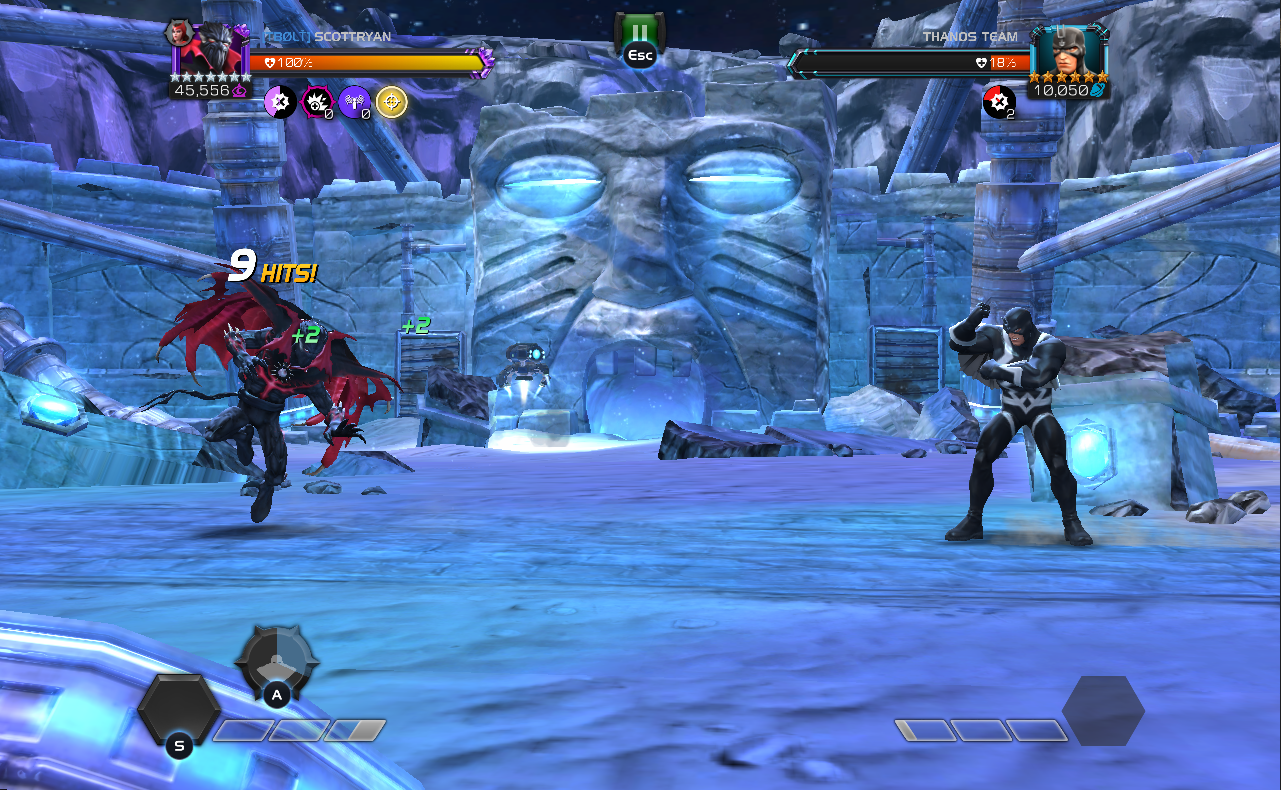Inspect the yellow crosshair buff icon
The image size is (1281, 790).
391,101
